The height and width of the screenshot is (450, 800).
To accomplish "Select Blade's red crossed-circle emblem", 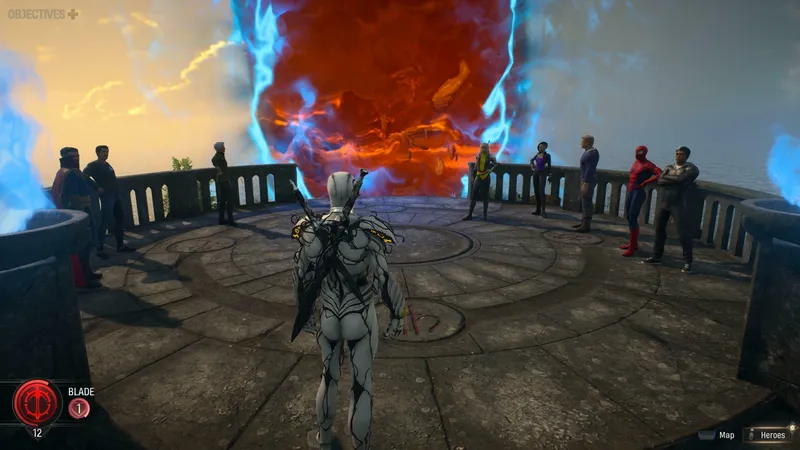I will pos(37,402).
